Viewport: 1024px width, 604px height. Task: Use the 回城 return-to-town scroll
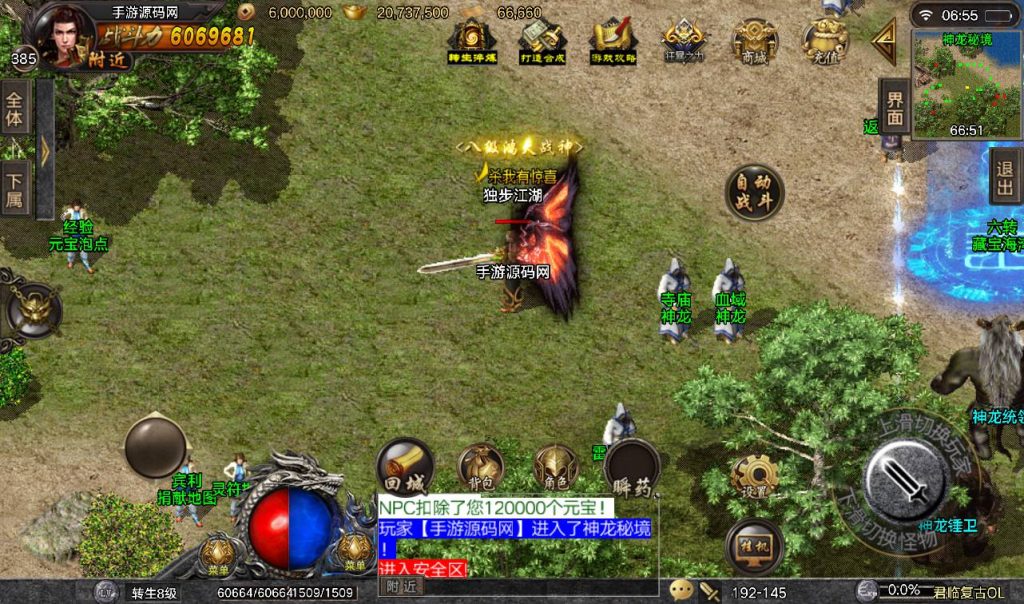pos(405,467)
